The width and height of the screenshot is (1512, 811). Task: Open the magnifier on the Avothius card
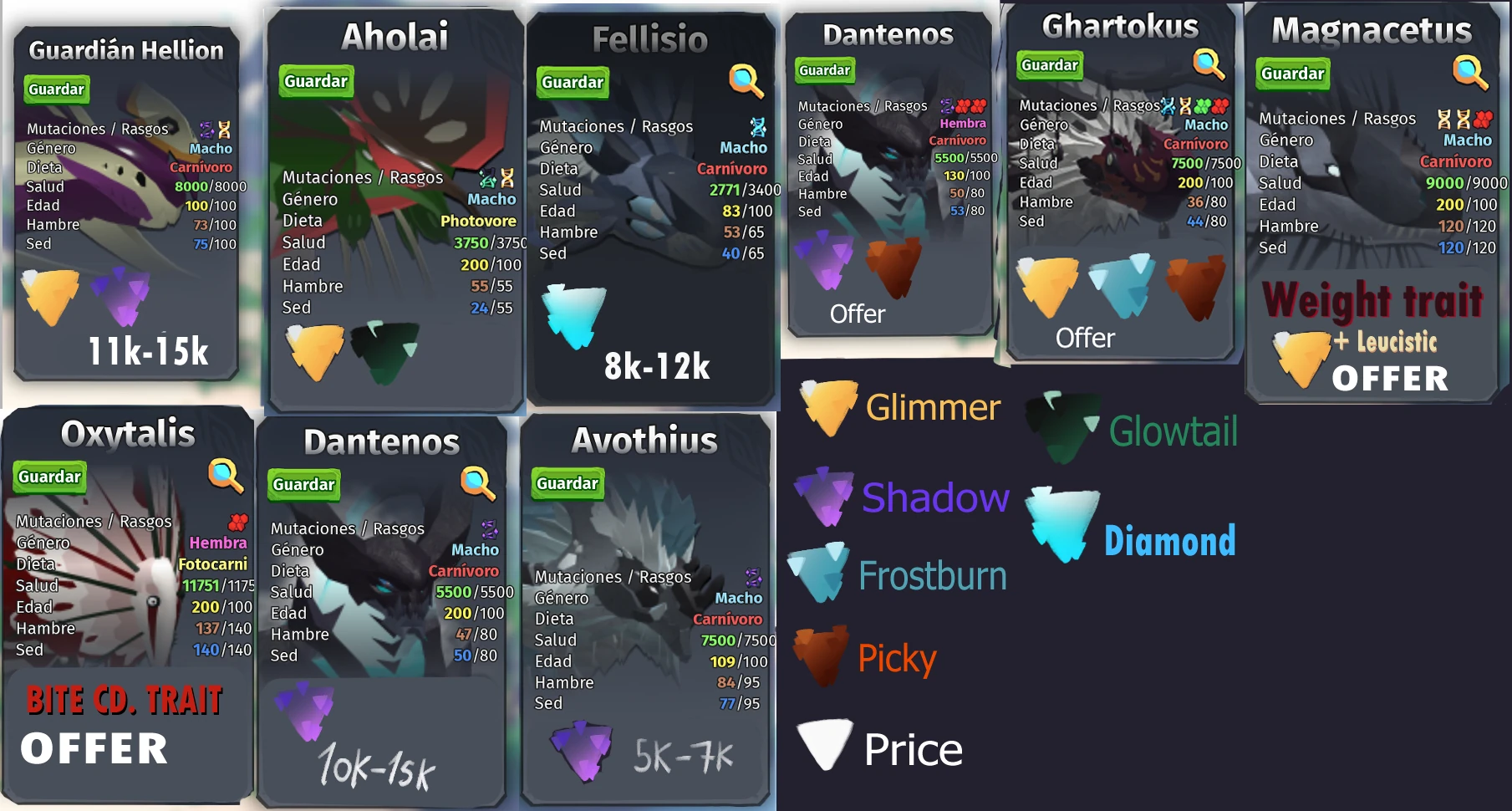(735, 484)
